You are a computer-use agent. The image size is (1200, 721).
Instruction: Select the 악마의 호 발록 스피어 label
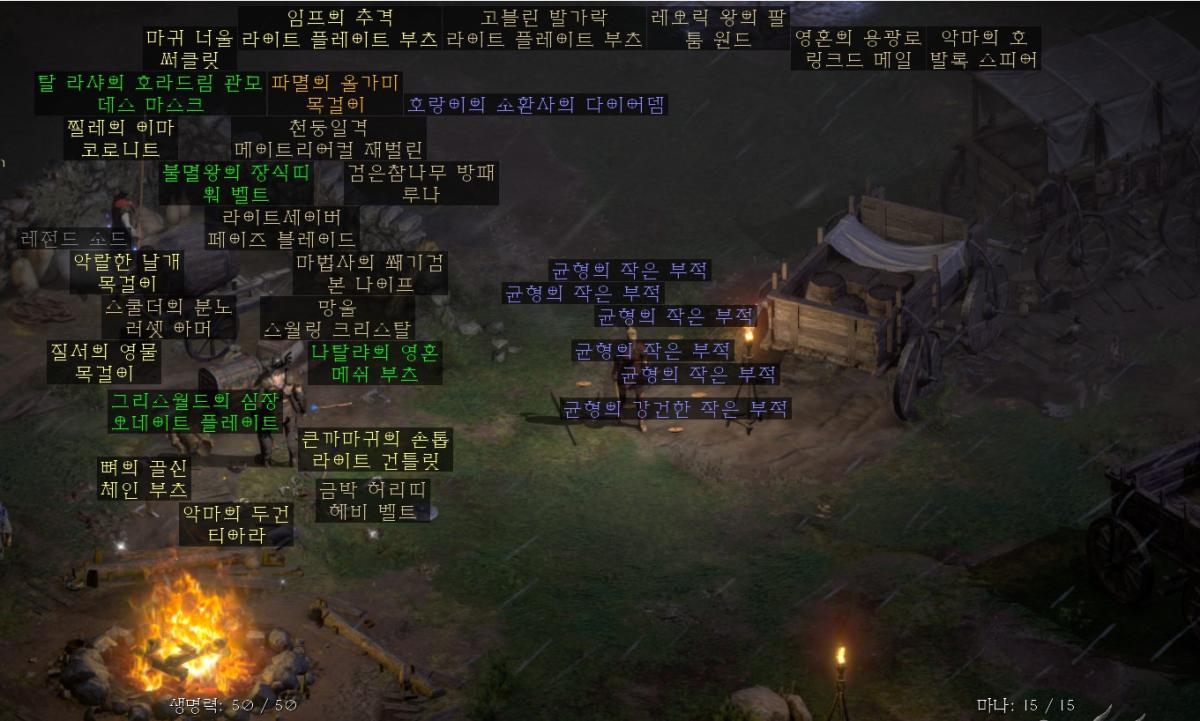click(984, 49)
